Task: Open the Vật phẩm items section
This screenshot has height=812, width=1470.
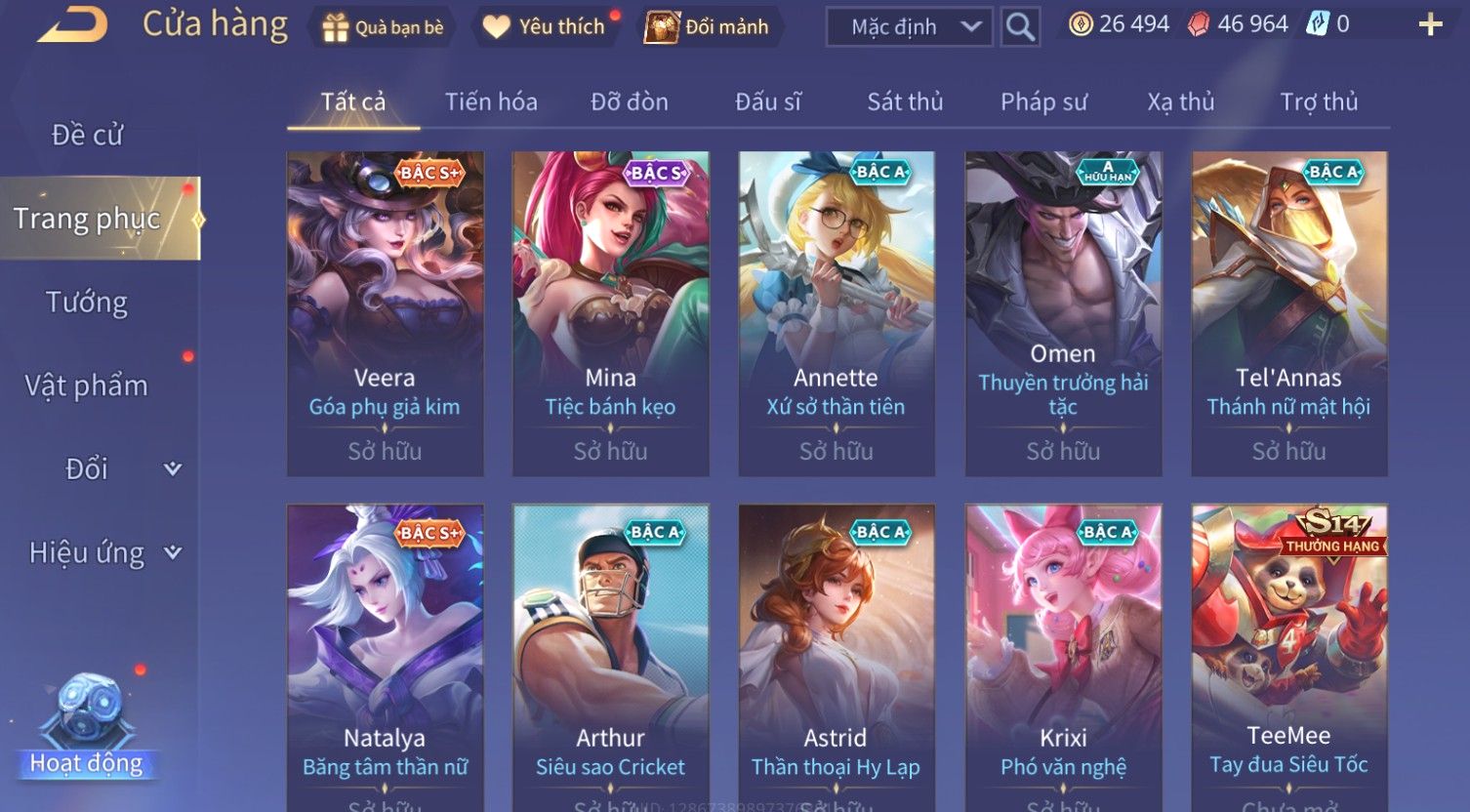Action: click(x=87, y=386)
